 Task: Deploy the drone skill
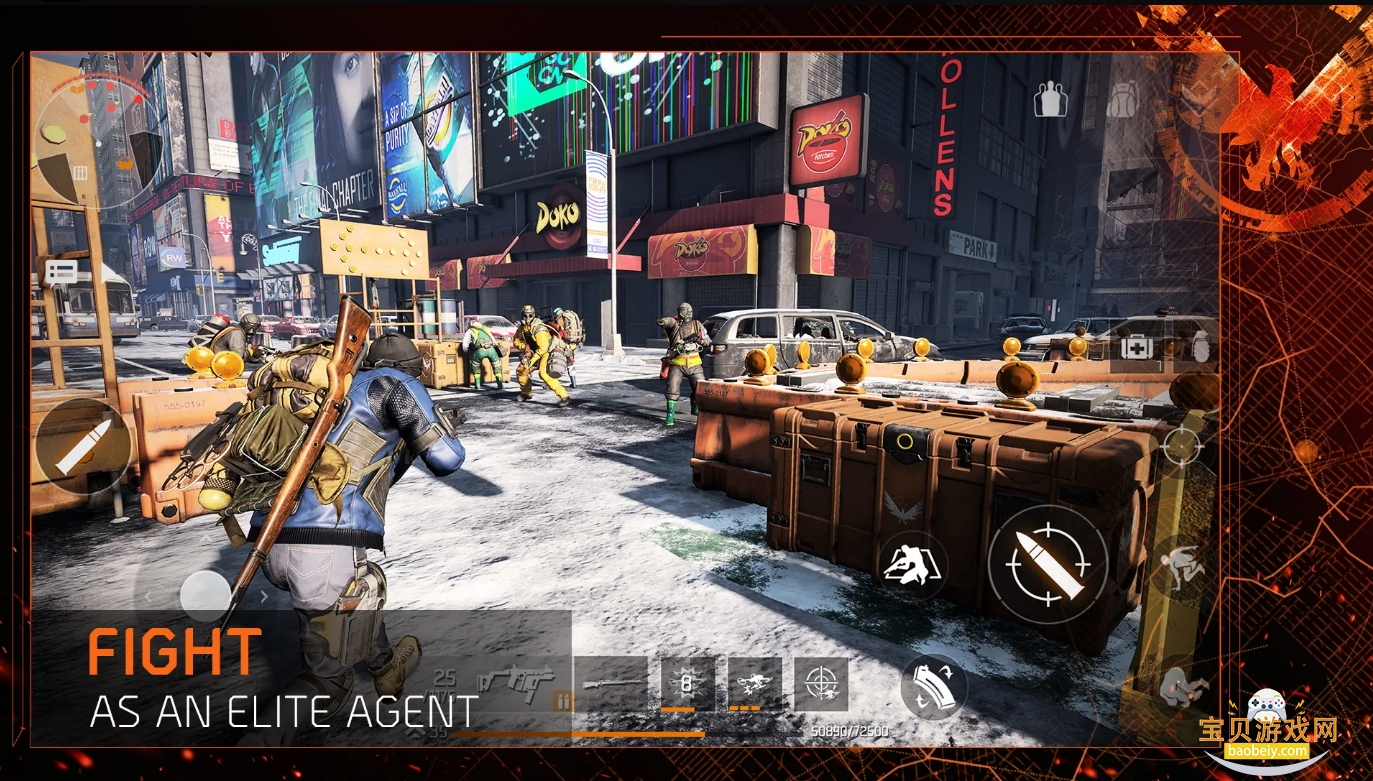[754, 684]
